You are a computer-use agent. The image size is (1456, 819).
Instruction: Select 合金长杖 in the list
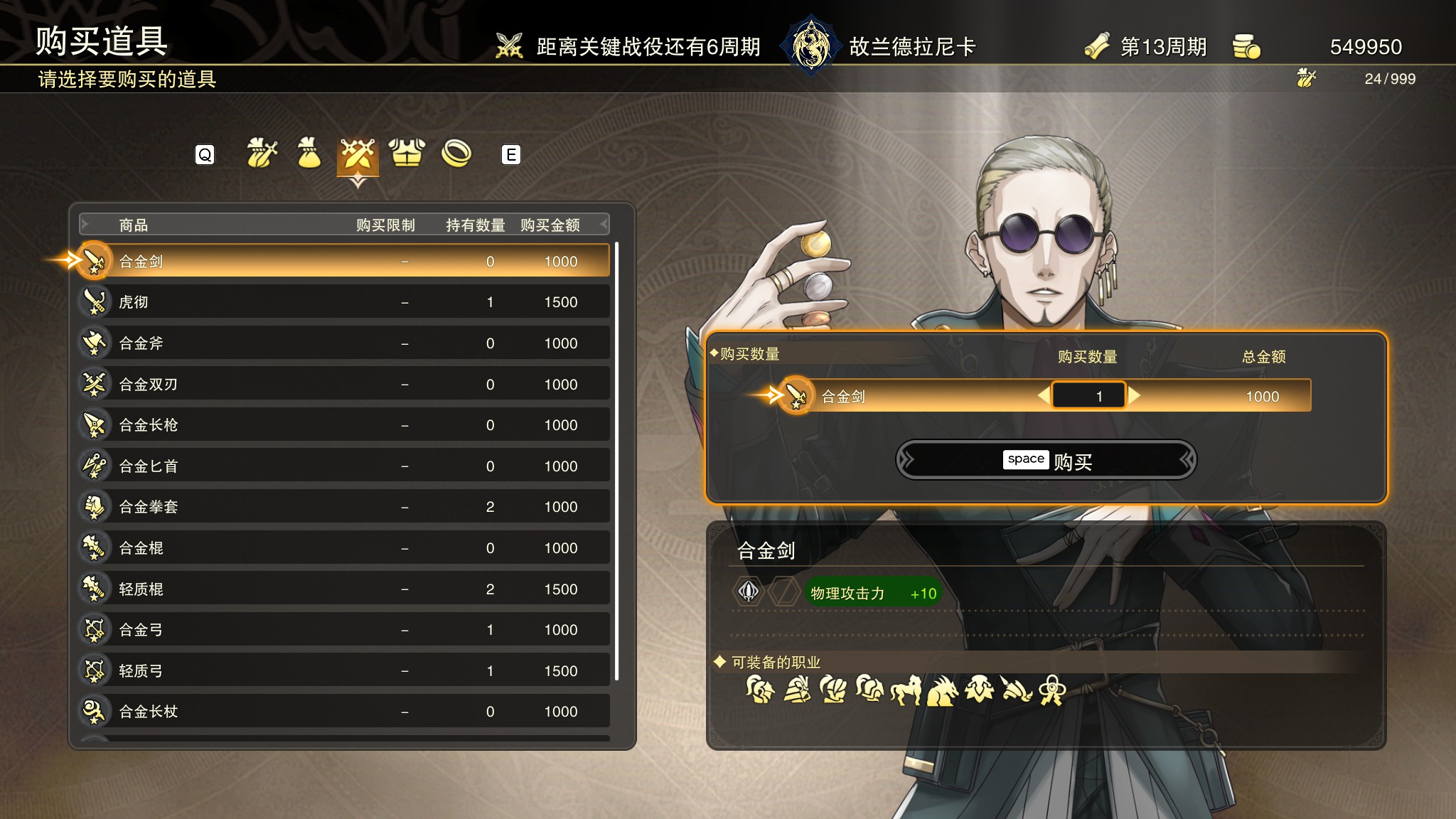[345, 712]
